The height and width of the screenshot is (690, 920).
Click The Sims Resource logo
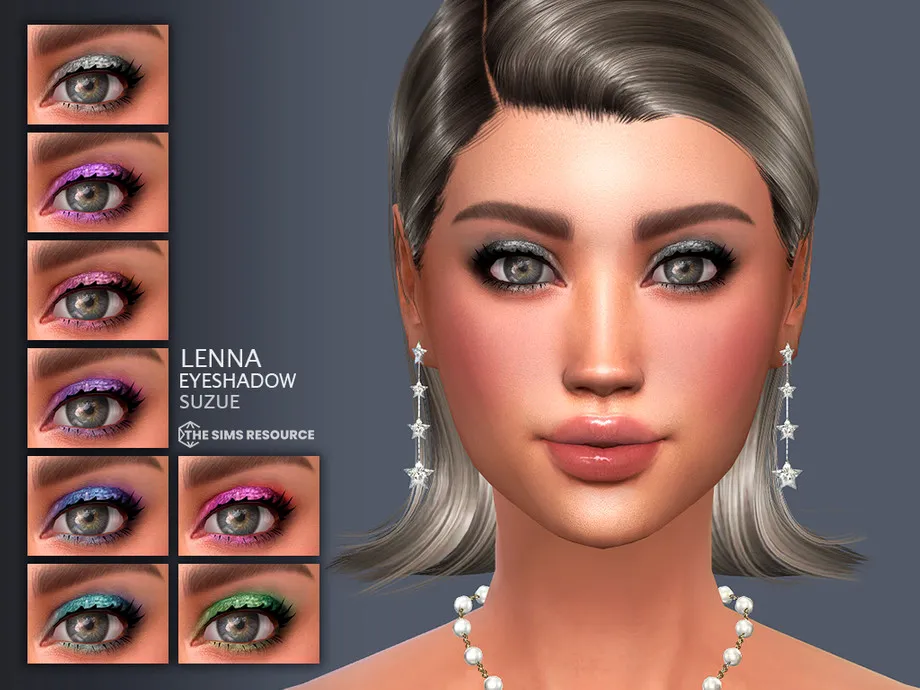(246, 434)
